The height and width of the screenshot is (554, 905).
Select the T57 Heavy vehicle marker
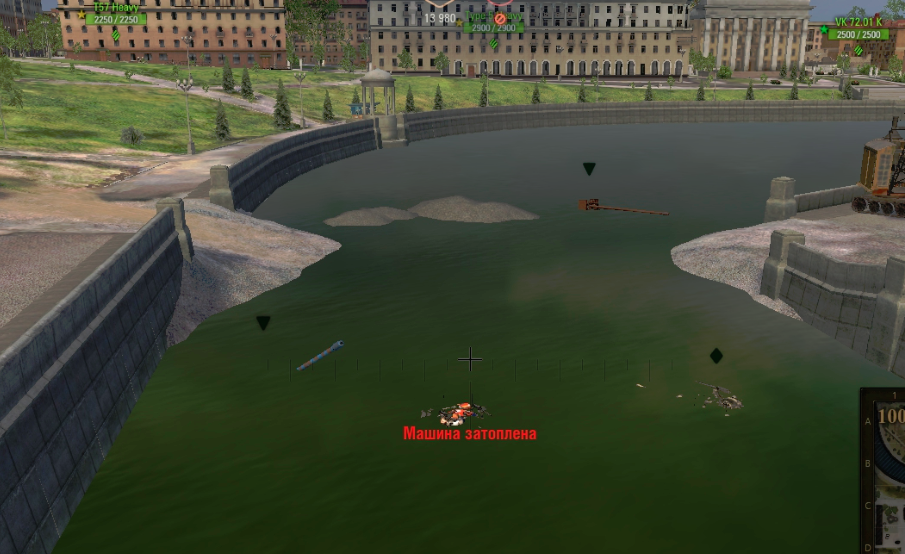[x=116, y=14]
